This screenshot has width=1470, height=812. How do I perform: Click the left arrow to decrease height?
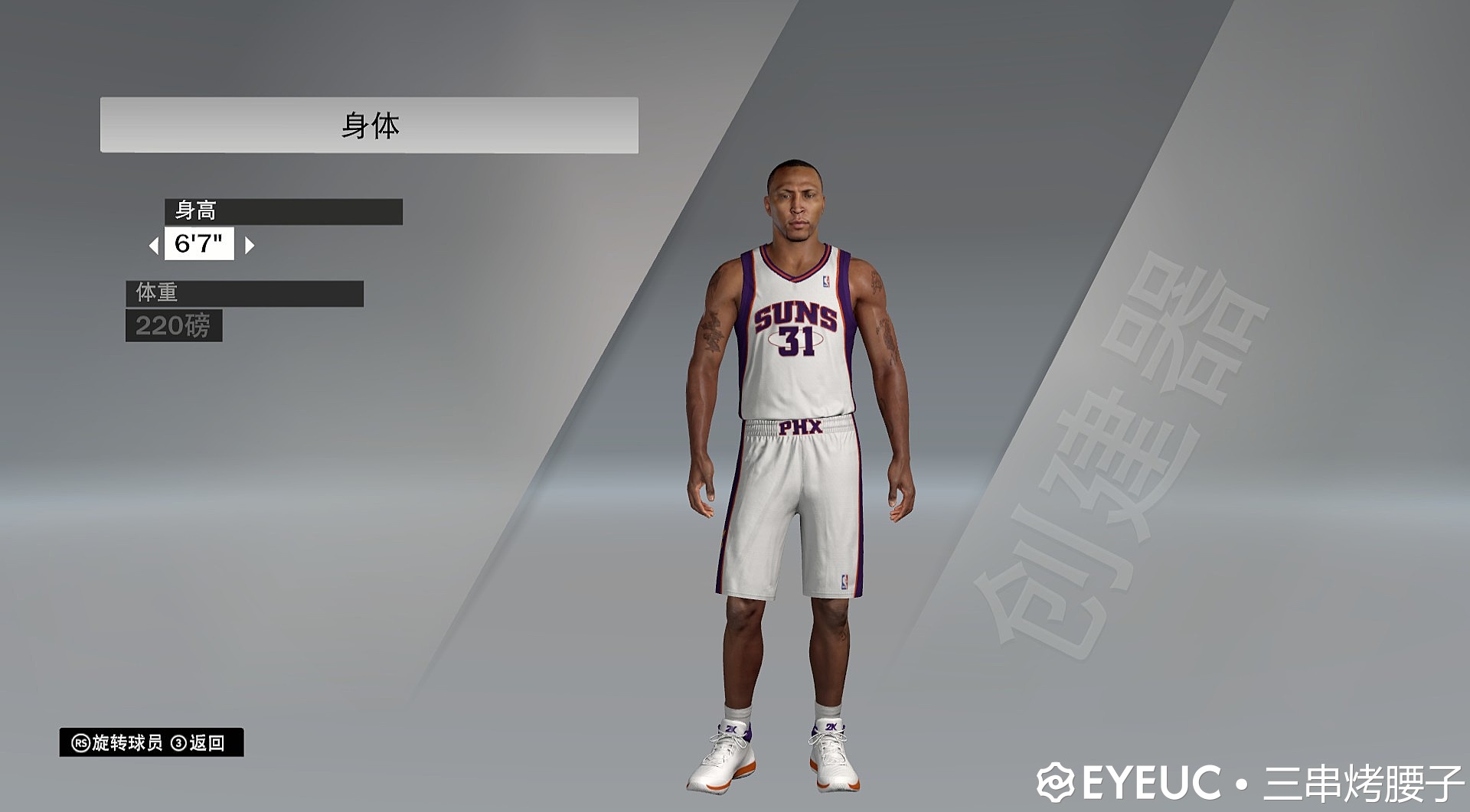(155, 246)
